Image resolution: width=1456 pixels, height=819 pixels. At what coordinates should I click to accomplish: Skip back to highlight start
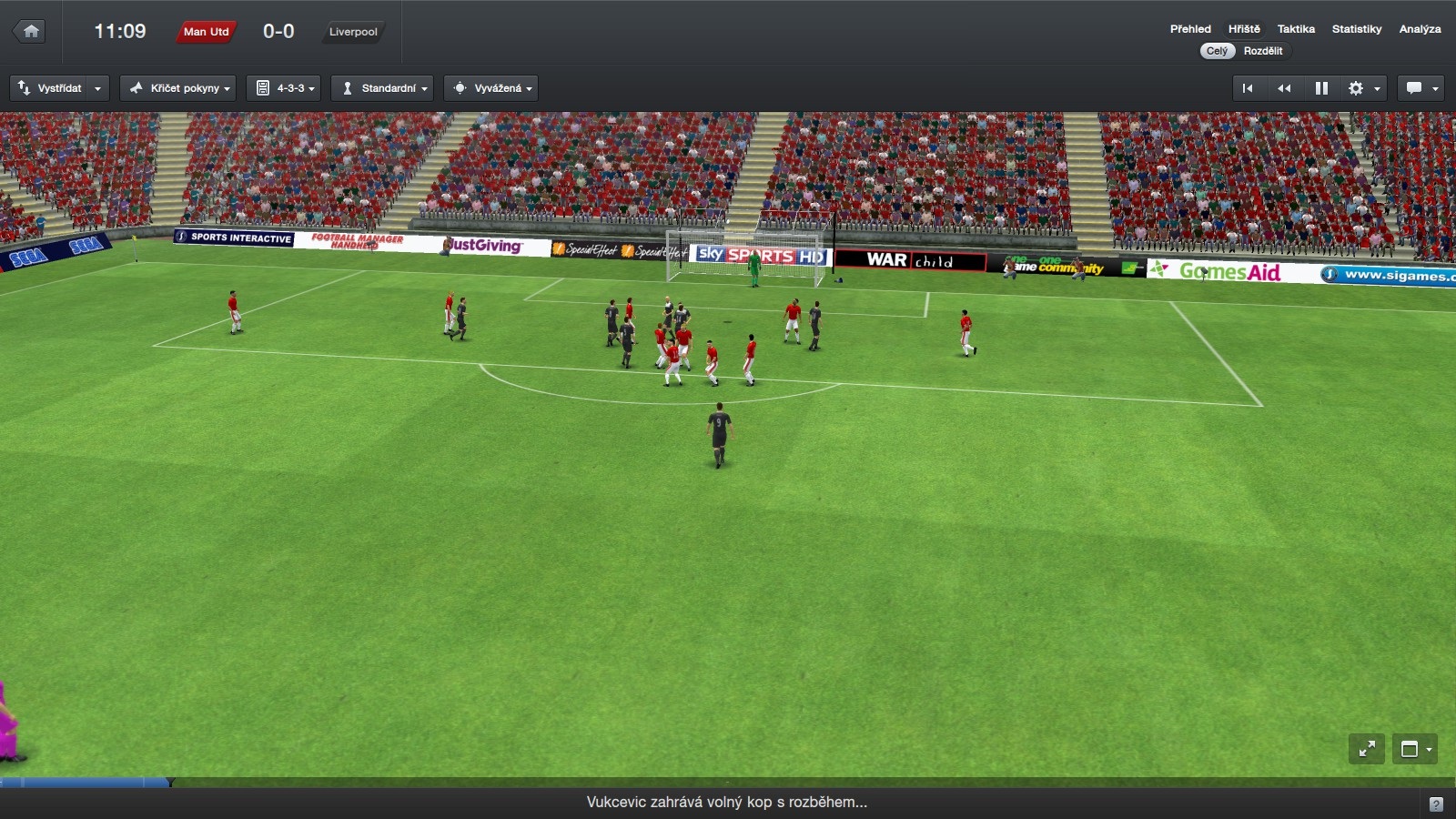point(1248,88)
